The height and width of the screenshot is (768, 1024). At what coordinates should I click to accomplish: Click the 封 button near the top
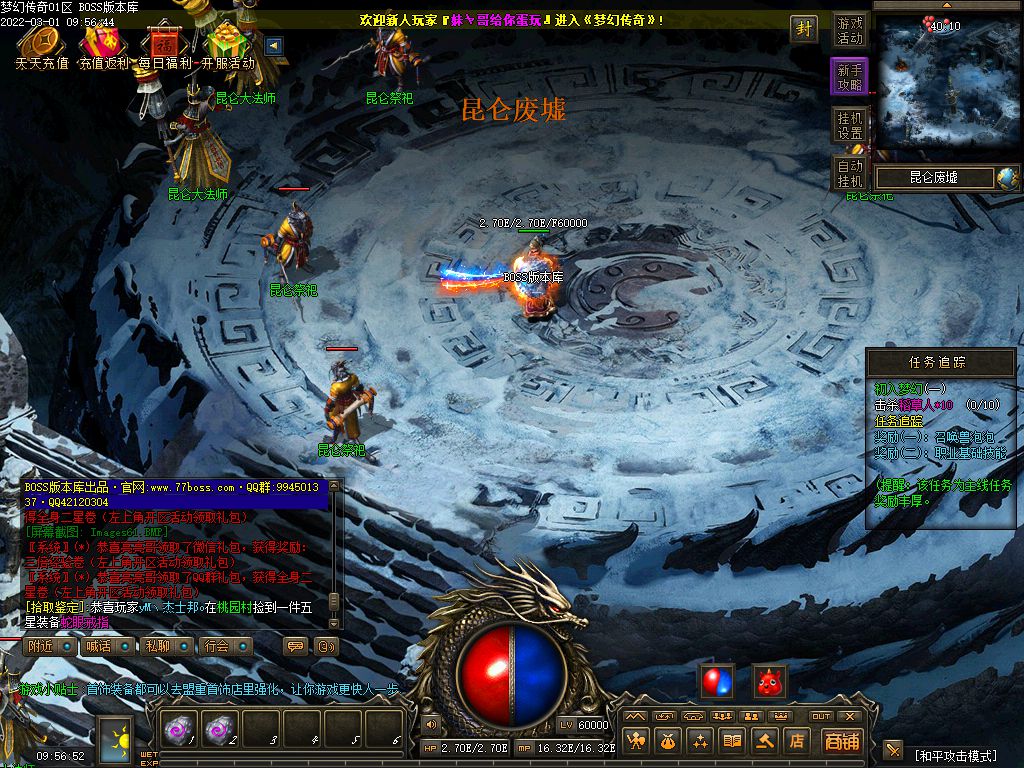point(804,28)
